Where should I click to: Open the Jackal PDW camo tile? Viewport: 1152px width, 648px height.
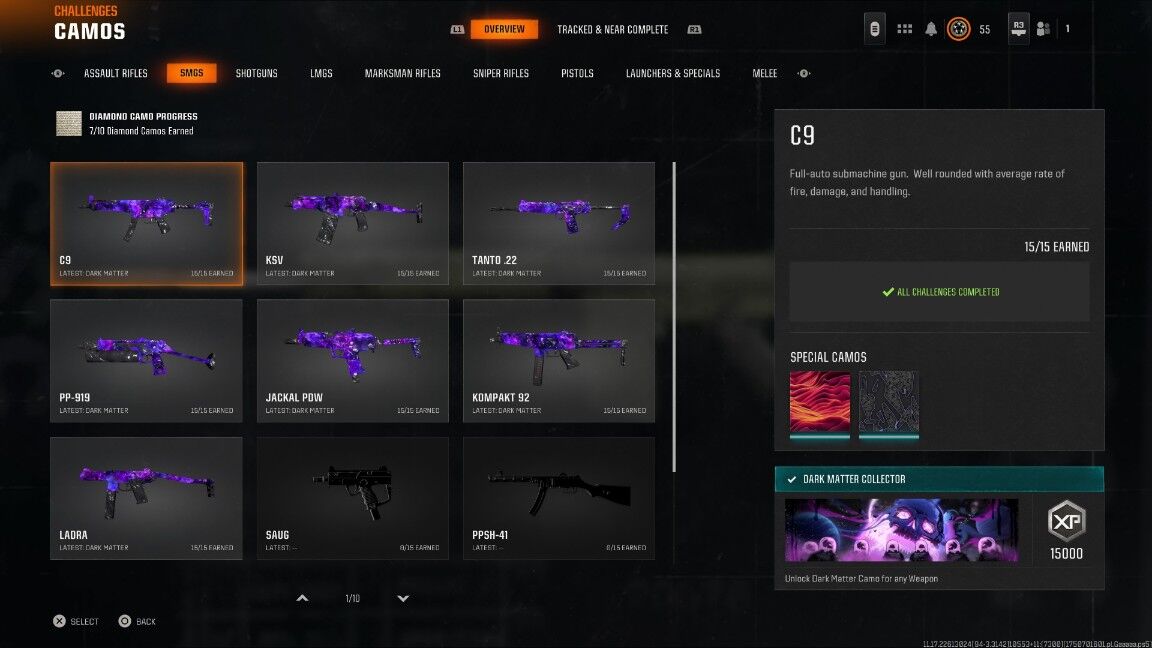(353, 360)
